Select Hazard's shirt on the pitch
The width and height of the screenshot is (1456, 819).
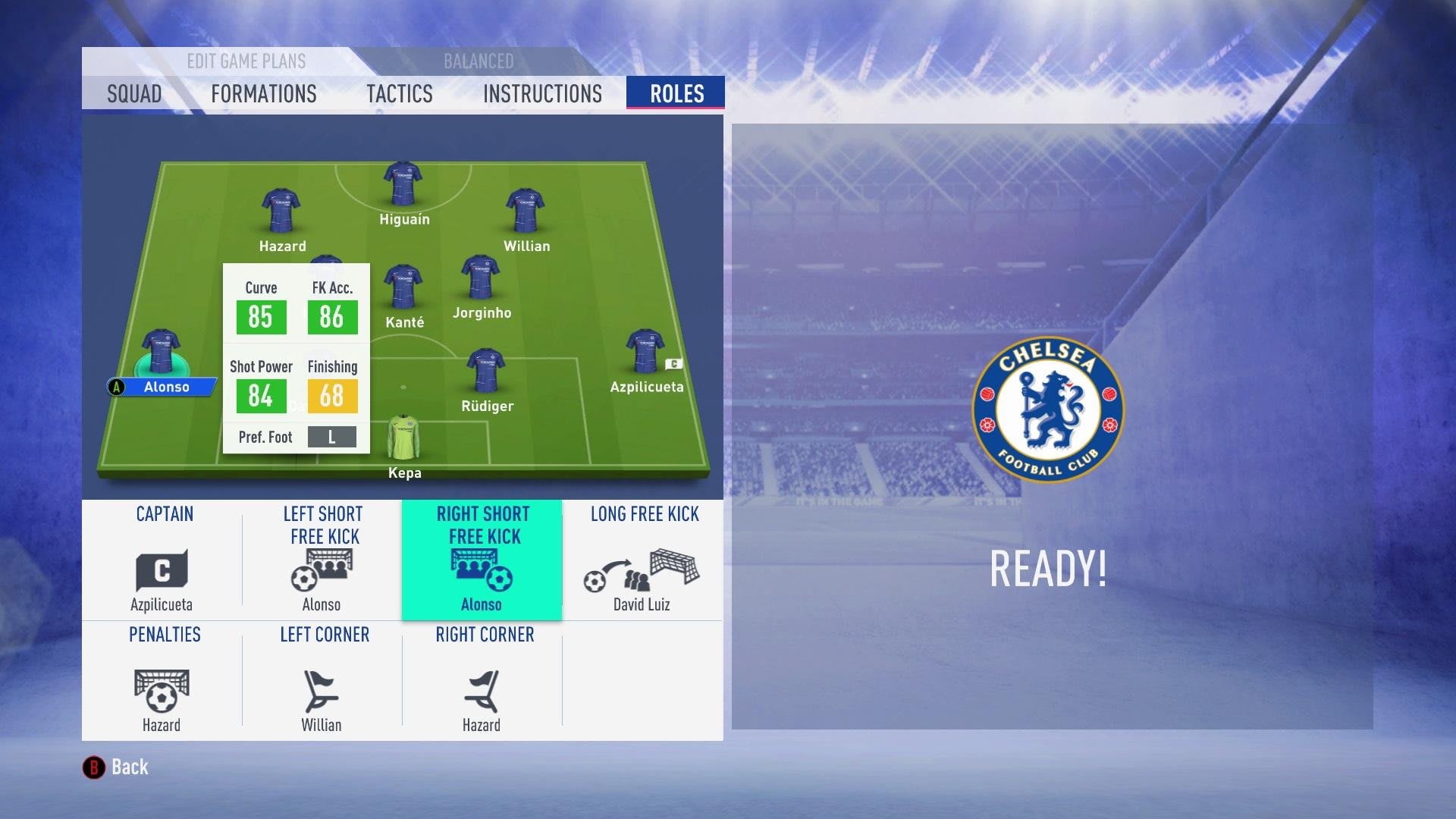[281, 211]
